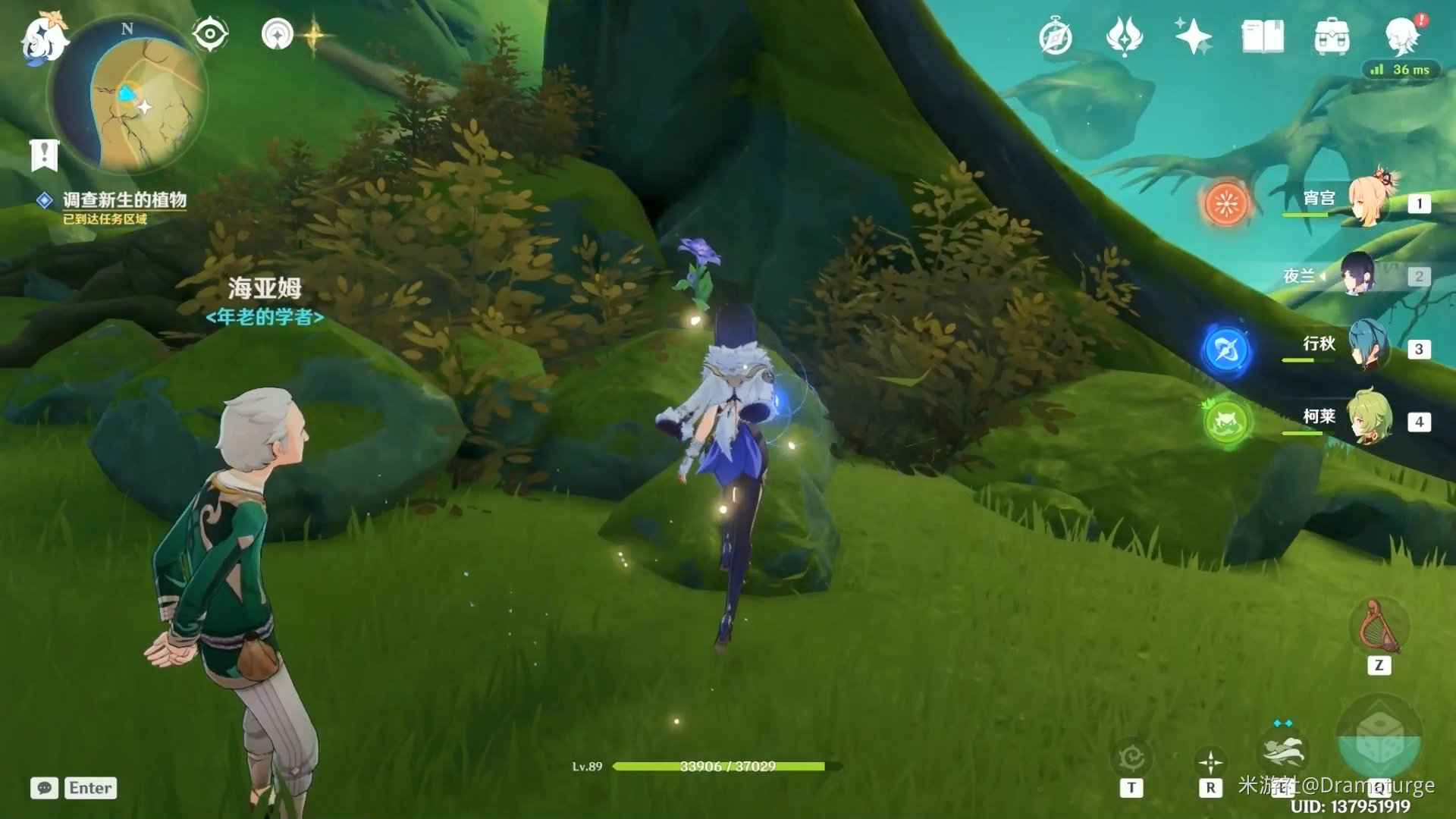Switch to party member 行秋

1370,347
